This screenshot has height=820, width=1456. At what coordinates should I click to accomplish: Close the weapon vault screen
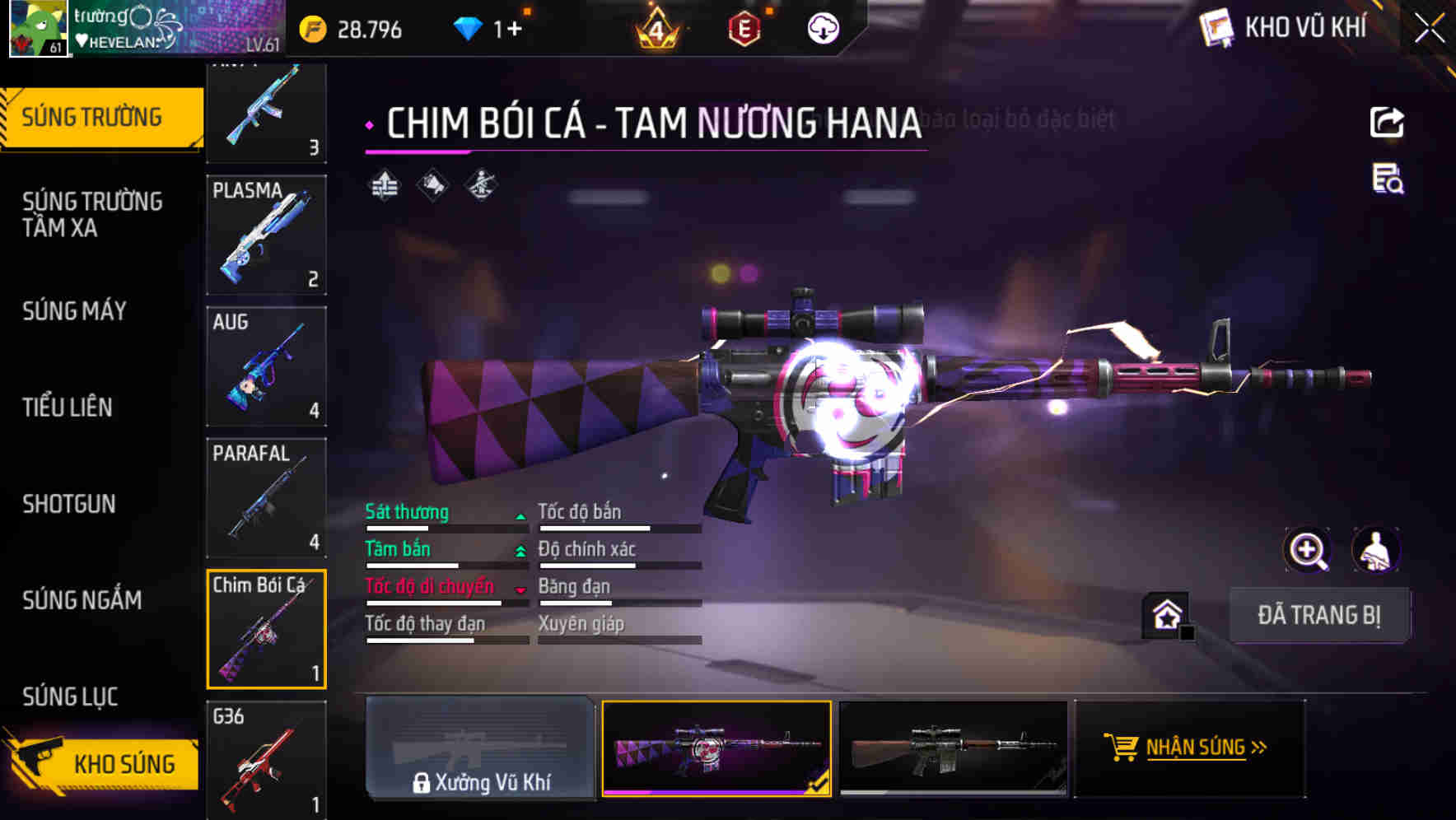1430,29
